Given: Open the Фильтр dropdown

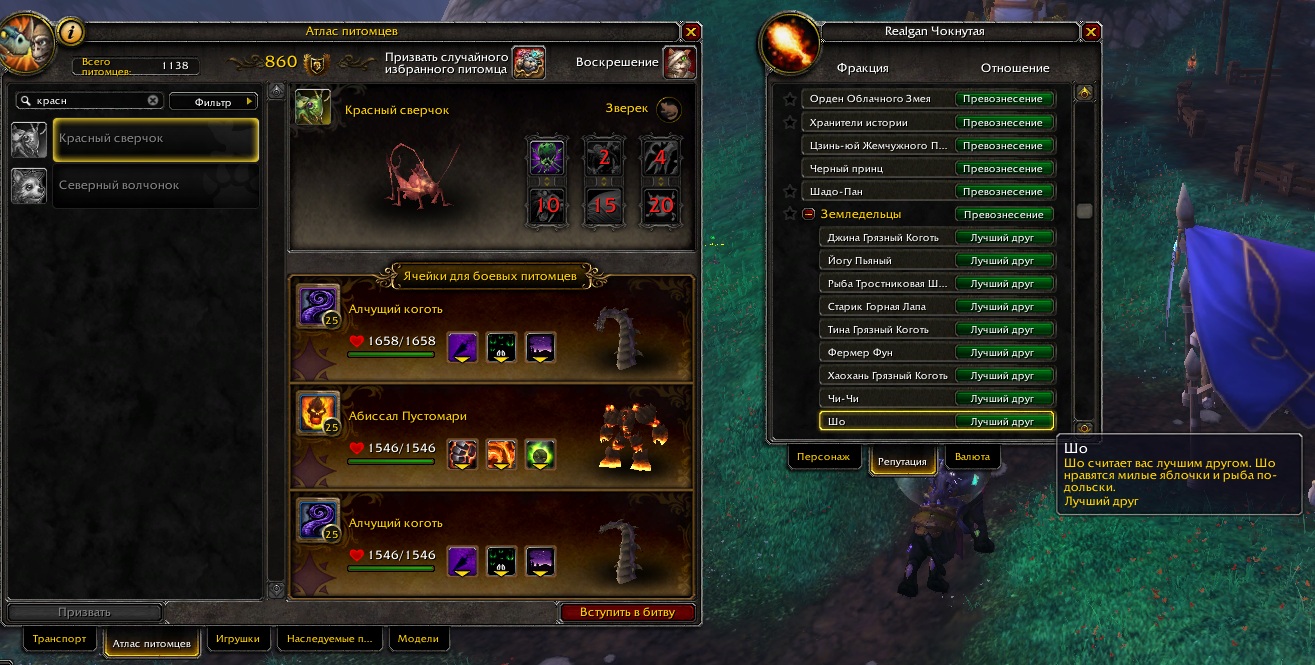Looking at the screenshot, I should (213, 101).
